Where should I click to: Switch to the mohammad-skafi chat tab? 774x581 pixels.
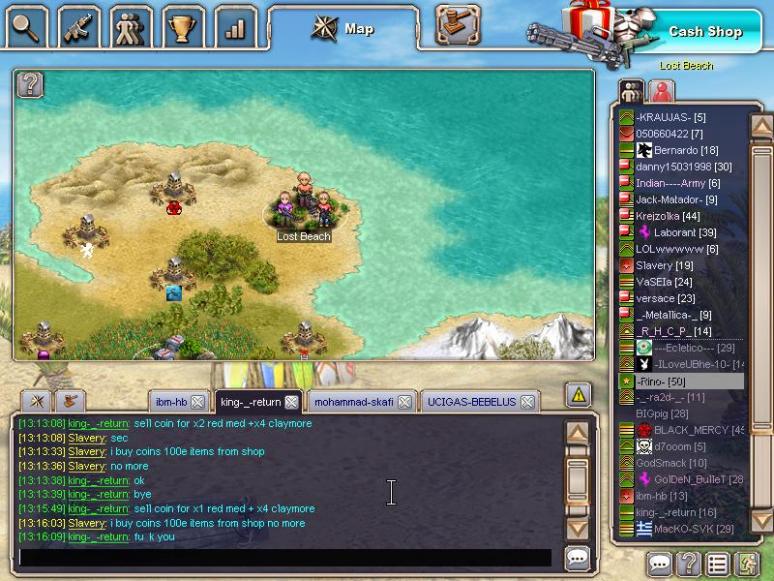click(x=353, y=402)
